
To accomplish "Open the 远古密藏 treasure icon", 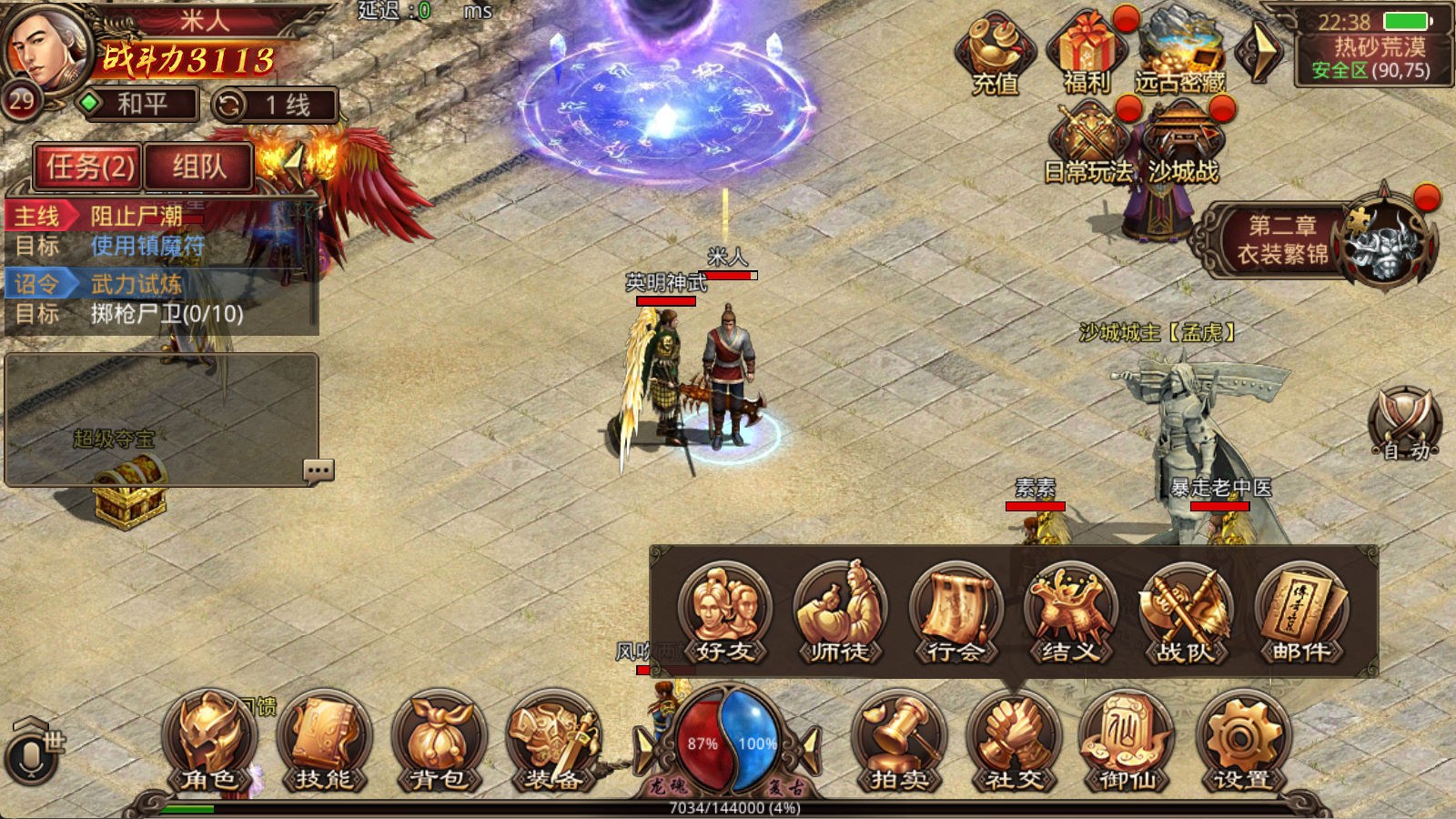I will [x=1179, y=55].
